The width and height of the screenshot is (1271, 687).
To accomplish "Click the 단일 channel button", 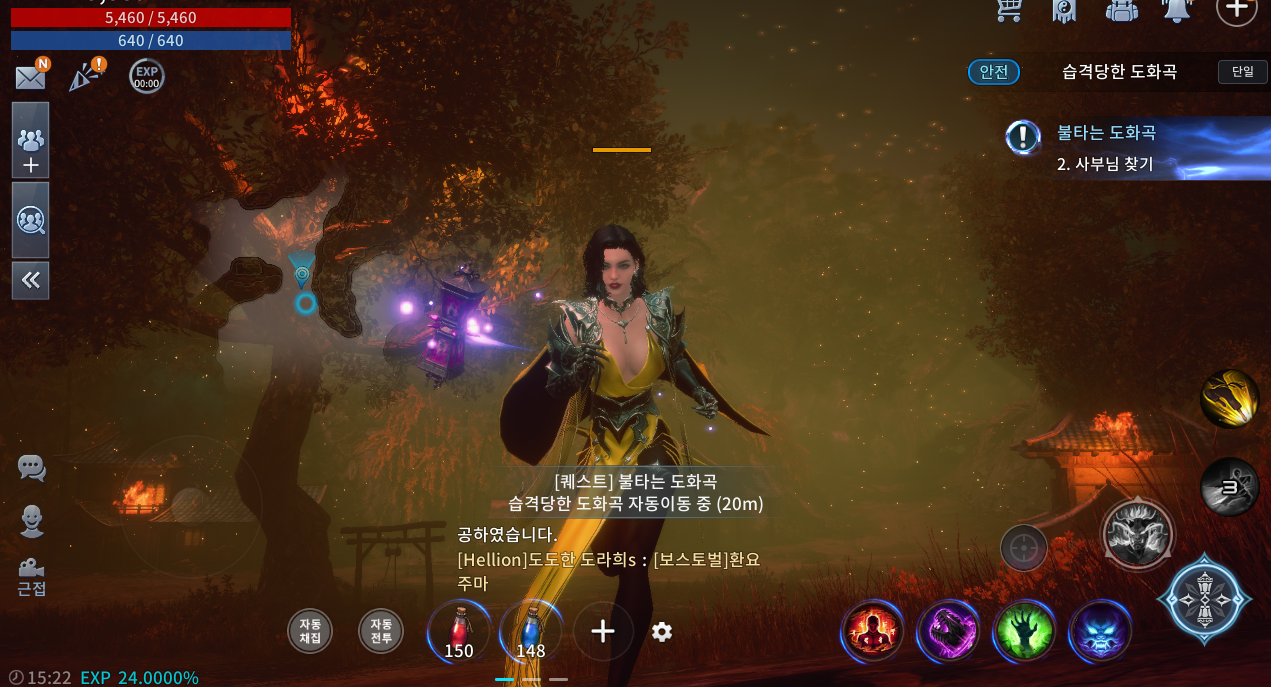I will click(x=1242, y=72).
